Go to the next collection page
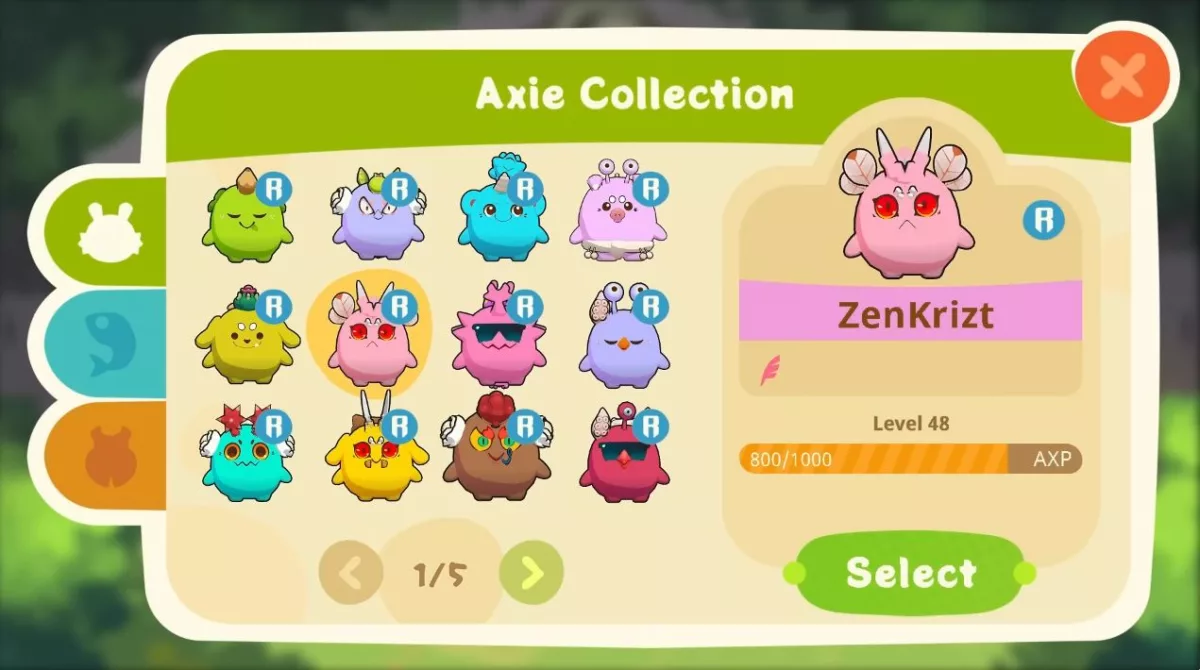Viewport: 1200px width, 670px height. click(532, 573)
